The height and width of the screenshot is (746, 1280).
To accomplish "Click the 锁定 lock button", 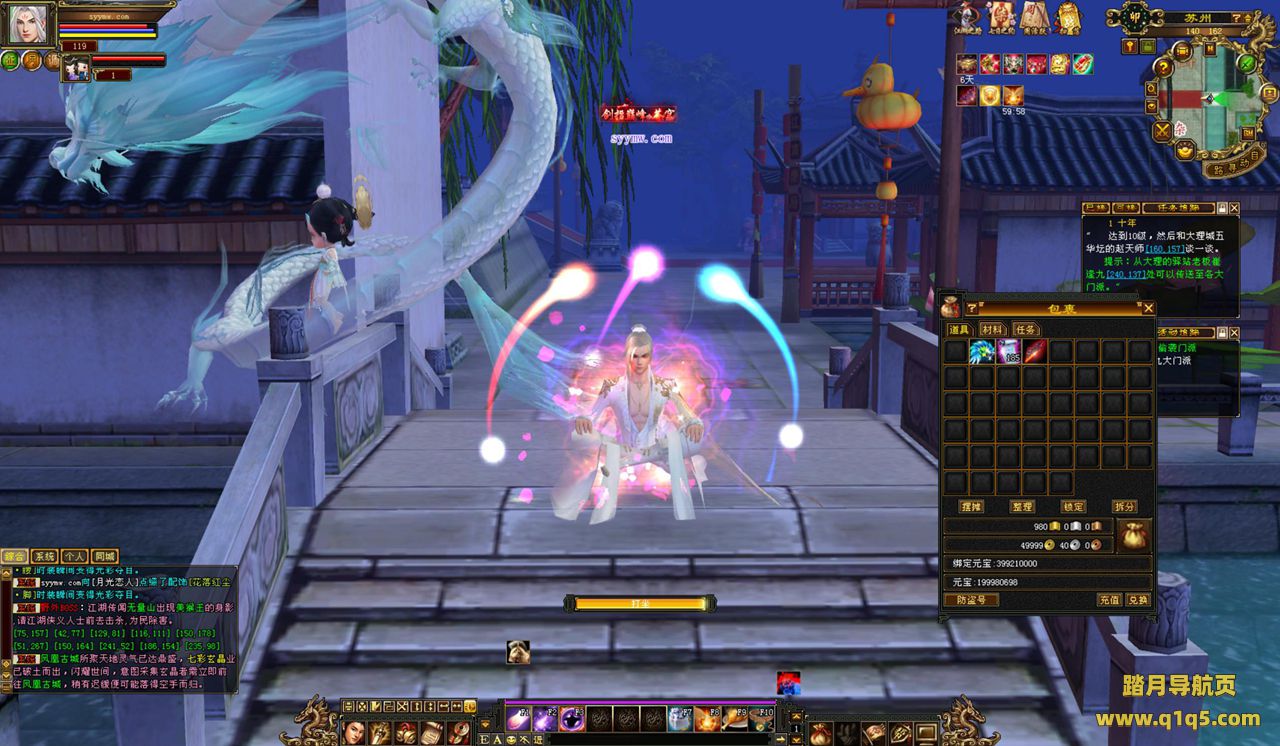I will click(1073, 507).
